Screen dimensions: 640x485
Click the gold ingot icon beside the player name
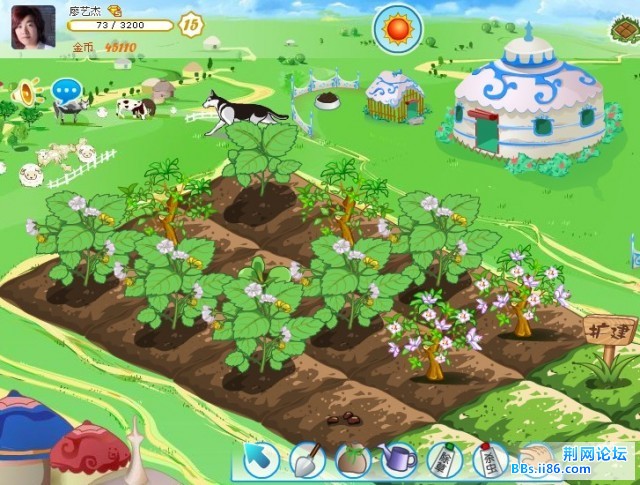pos(115,10)
